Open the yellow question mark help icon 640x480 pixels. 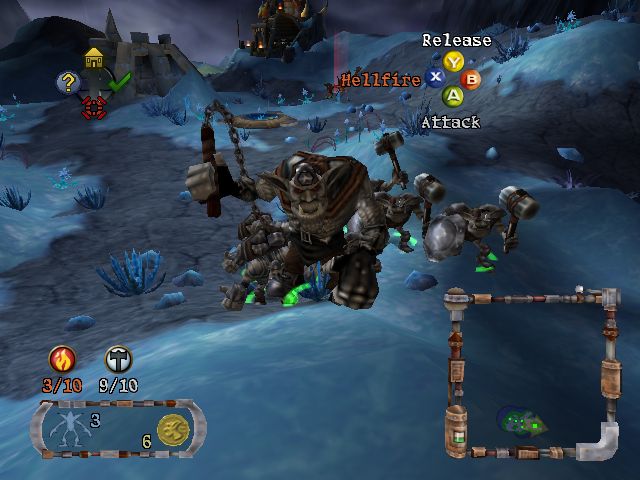(x=68, y=82)
